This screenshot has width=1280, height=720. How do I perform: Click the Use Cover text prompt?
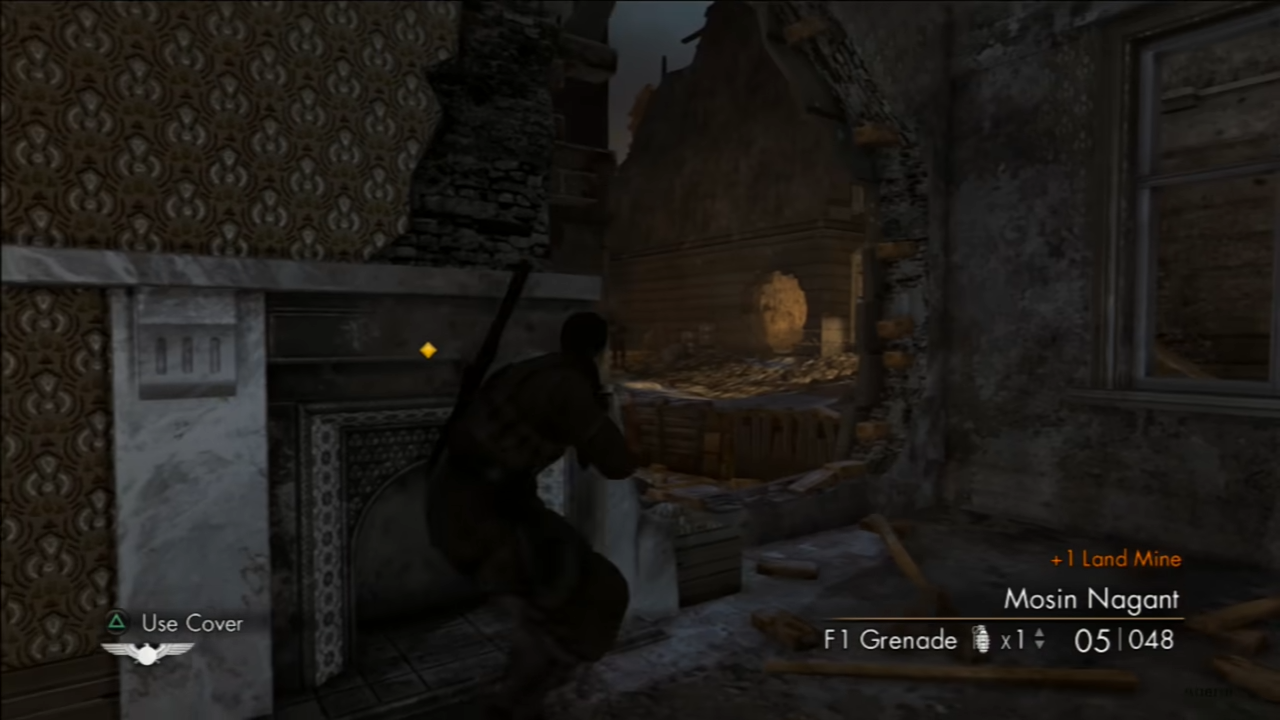tap(192, 623)
